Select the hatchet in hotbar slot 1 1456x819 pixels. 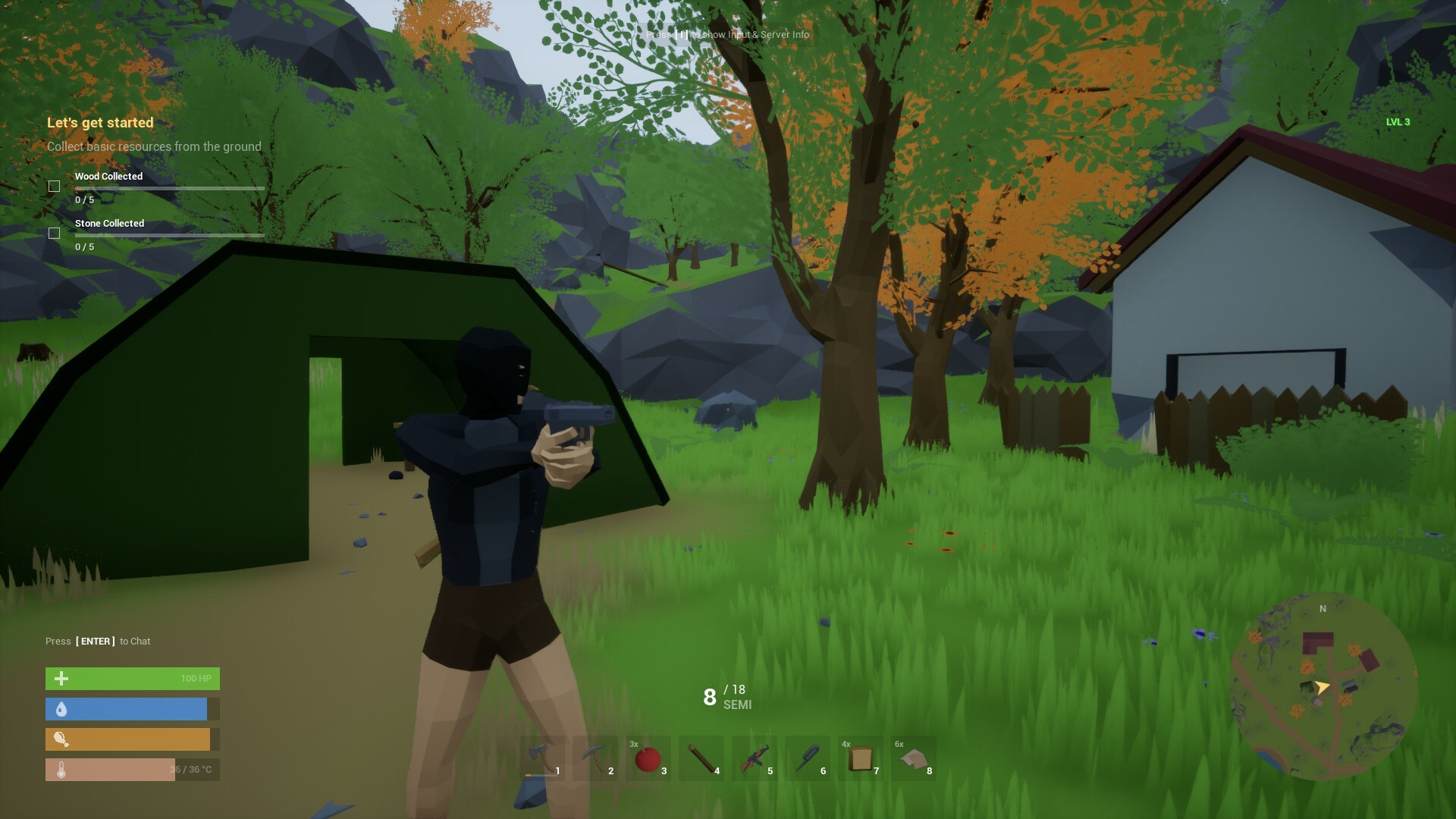point(543,758)
